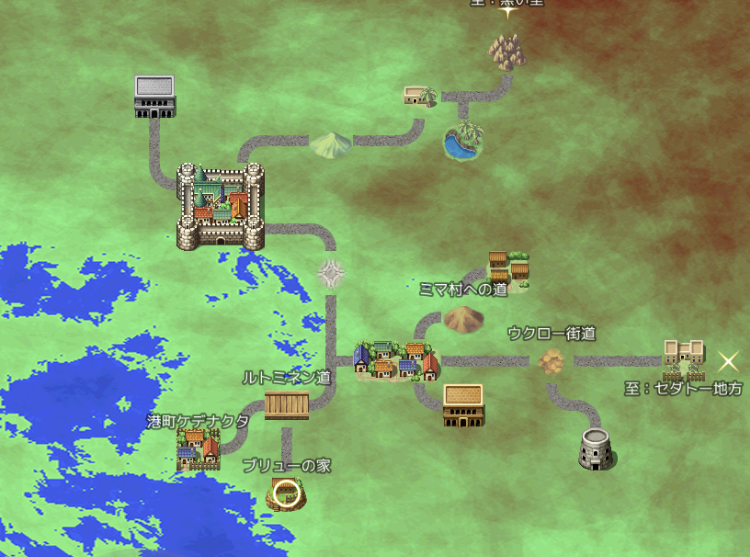Image resolution: width=750 pixels, height=557 pixels.
Task: Select the ルトミネン道 wooden bridge
Action: (287, 405)
